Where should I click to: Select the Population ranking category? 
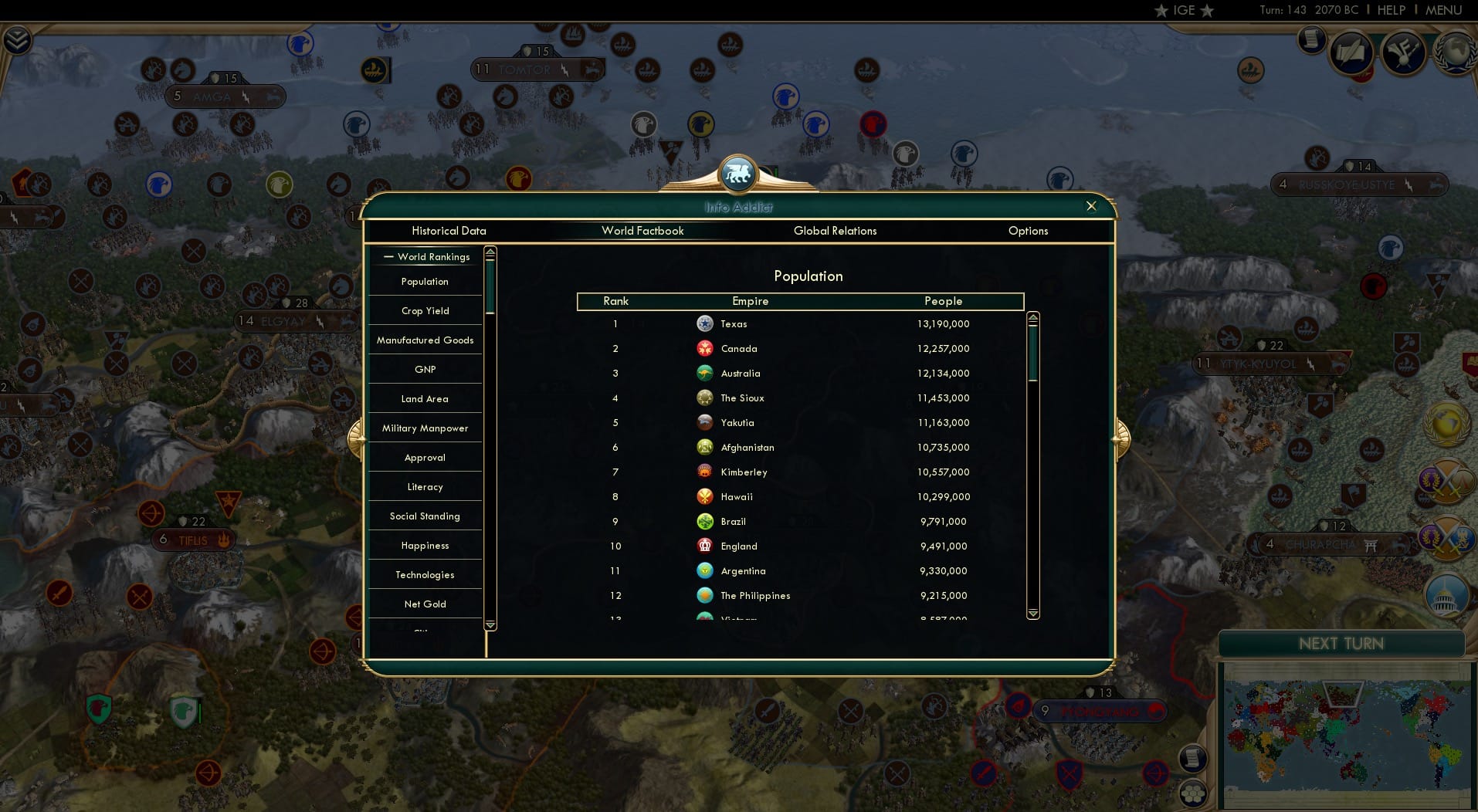[x=424, y=282]
